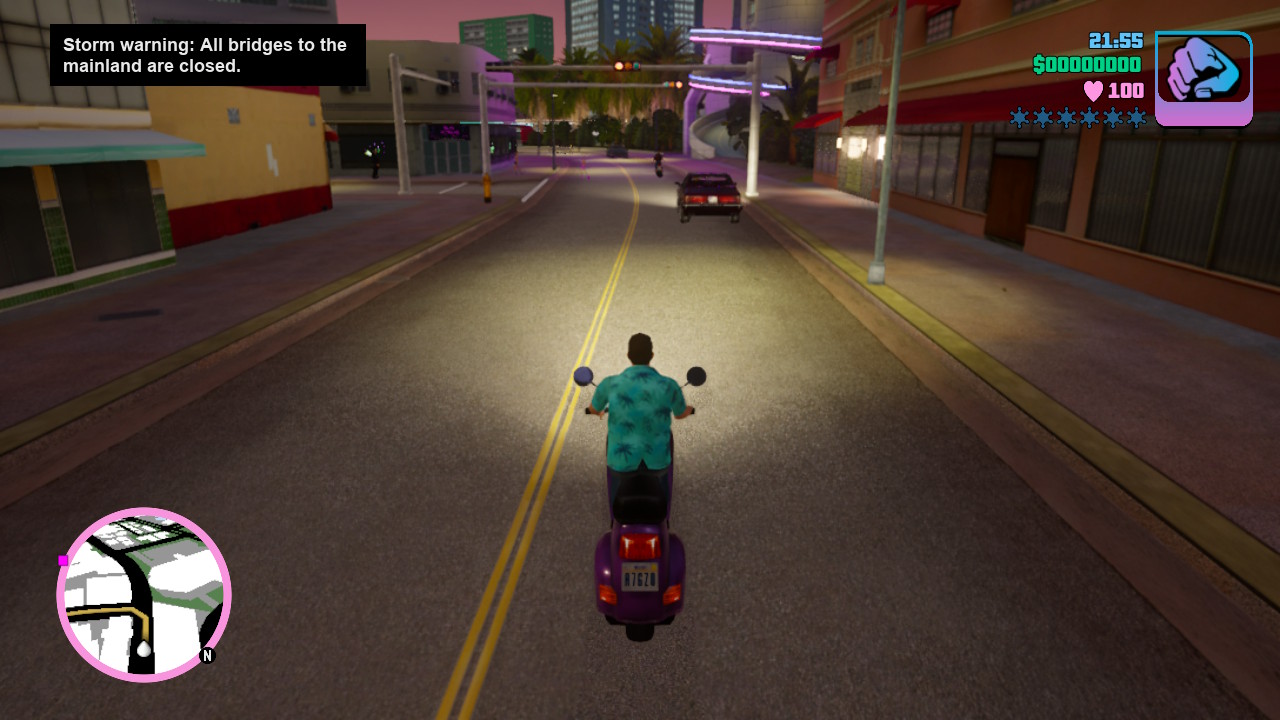The height and width of the screenshot is (720, 1280).
Task: Click the player position marker on the minimap
Action: (x=144, y=649)
